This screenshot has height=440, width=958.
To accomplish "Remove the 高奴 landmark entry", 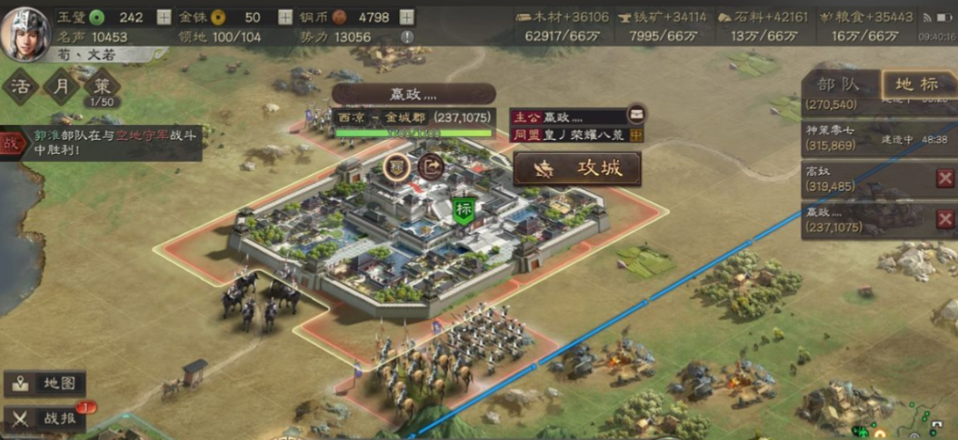I will pos(944,178).
